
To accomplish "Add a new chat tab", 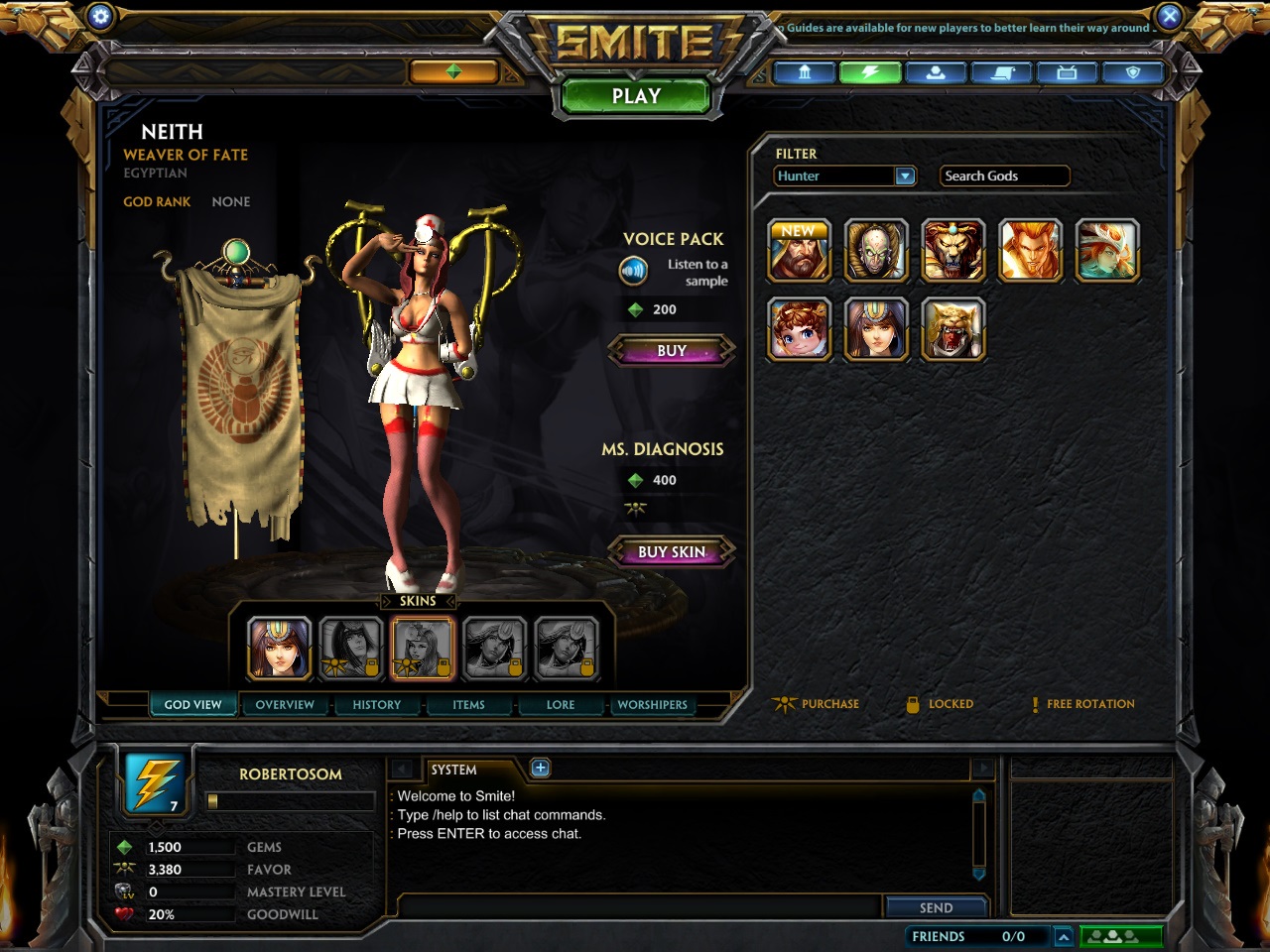I will point(540,768).
